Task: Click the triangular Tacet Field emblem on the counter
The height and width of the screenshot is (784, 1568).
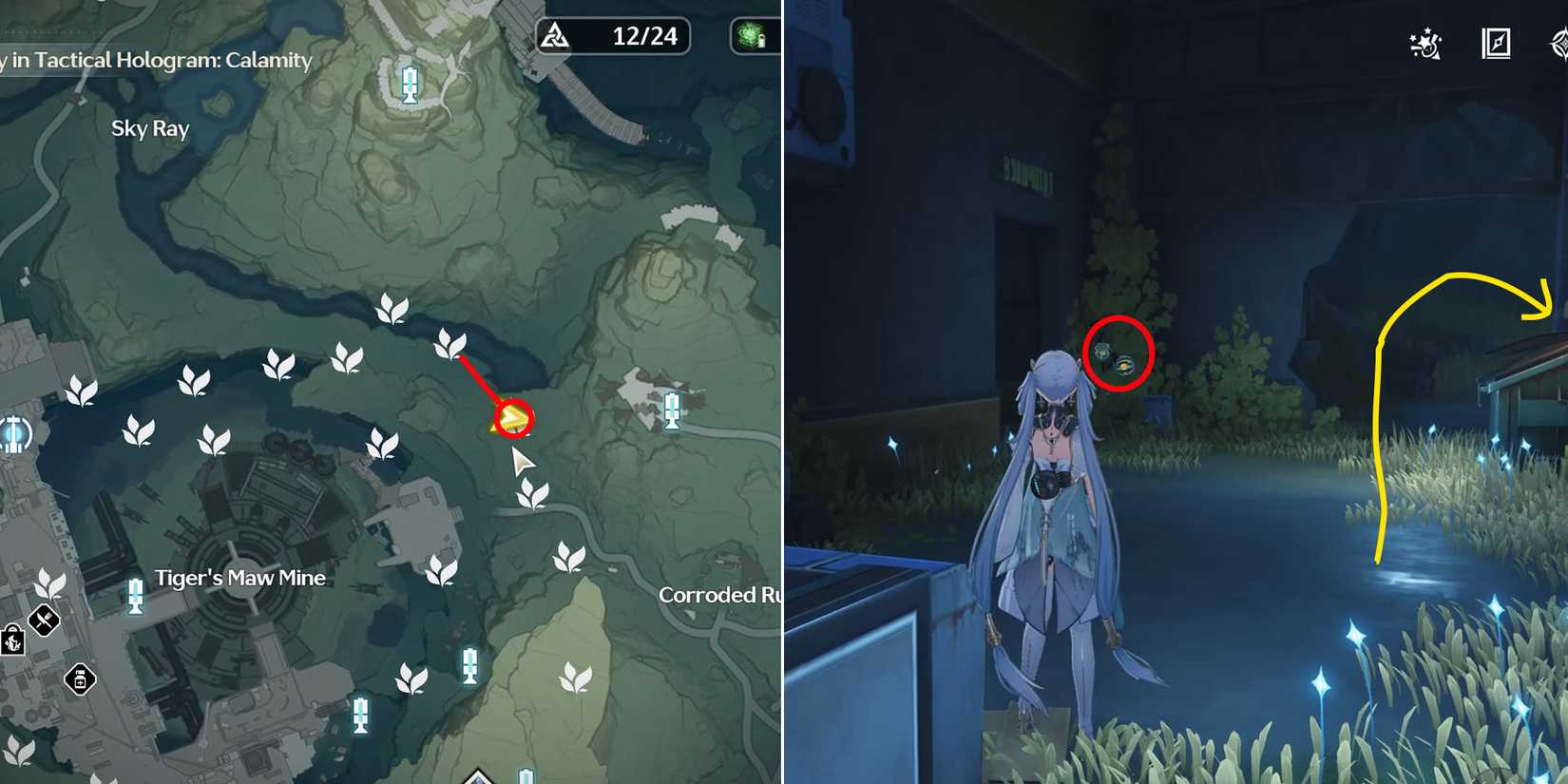Action: click(556, 35)
